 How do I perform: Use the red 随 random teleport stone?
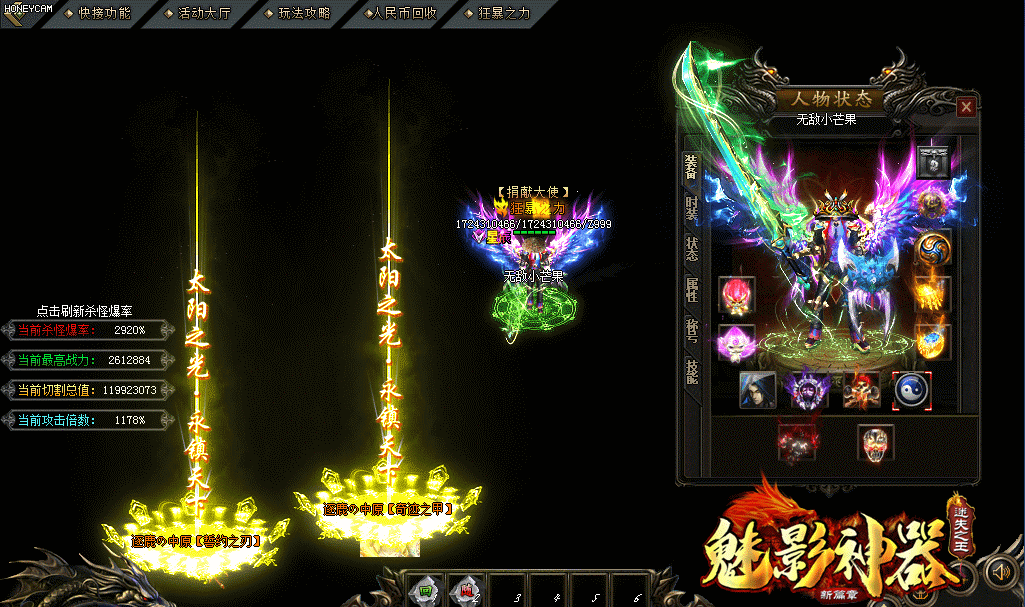[x=465, y=591]
